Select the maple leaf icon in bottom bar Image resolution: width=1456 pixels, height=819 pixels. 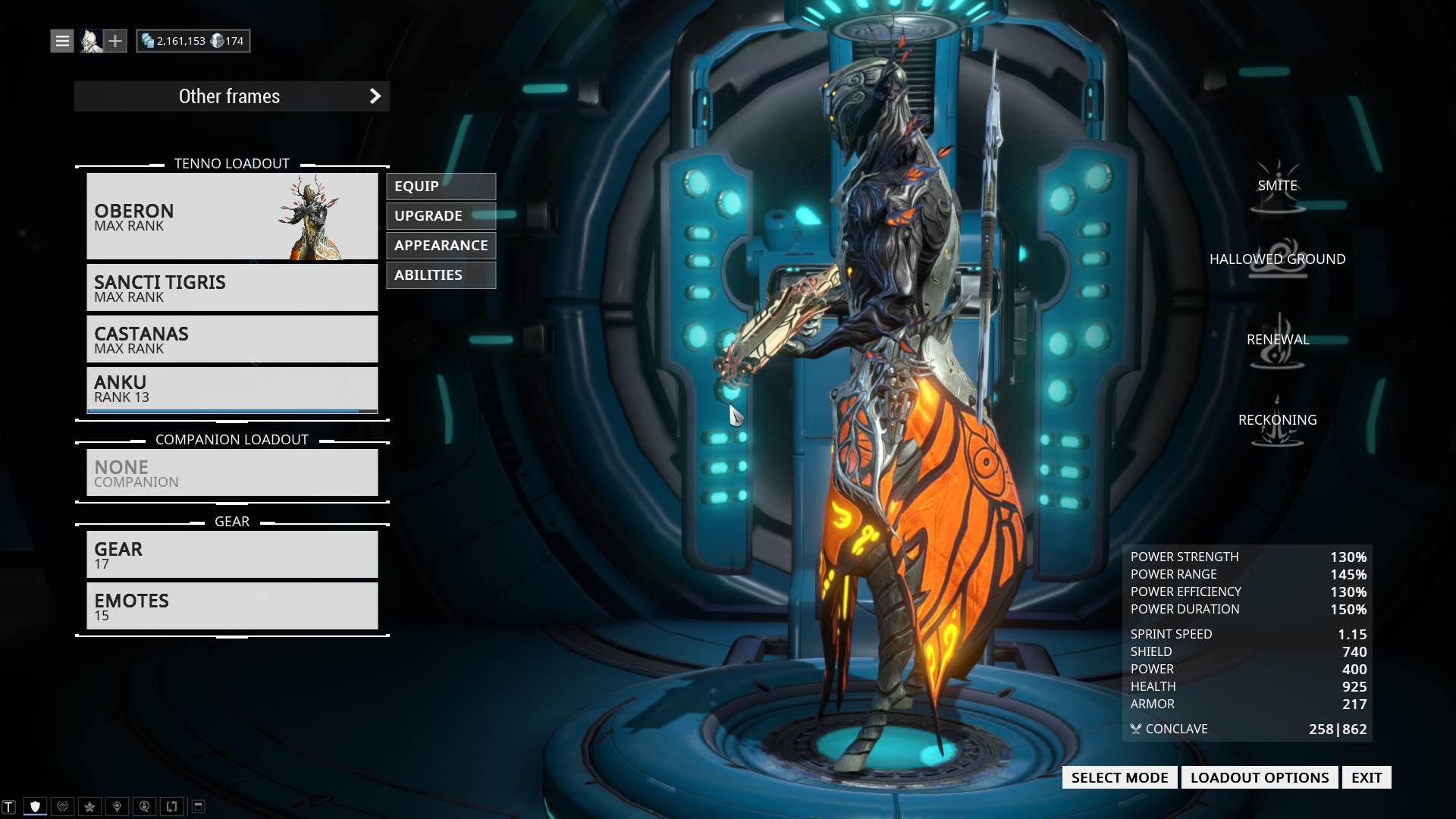tap(89, 806)
